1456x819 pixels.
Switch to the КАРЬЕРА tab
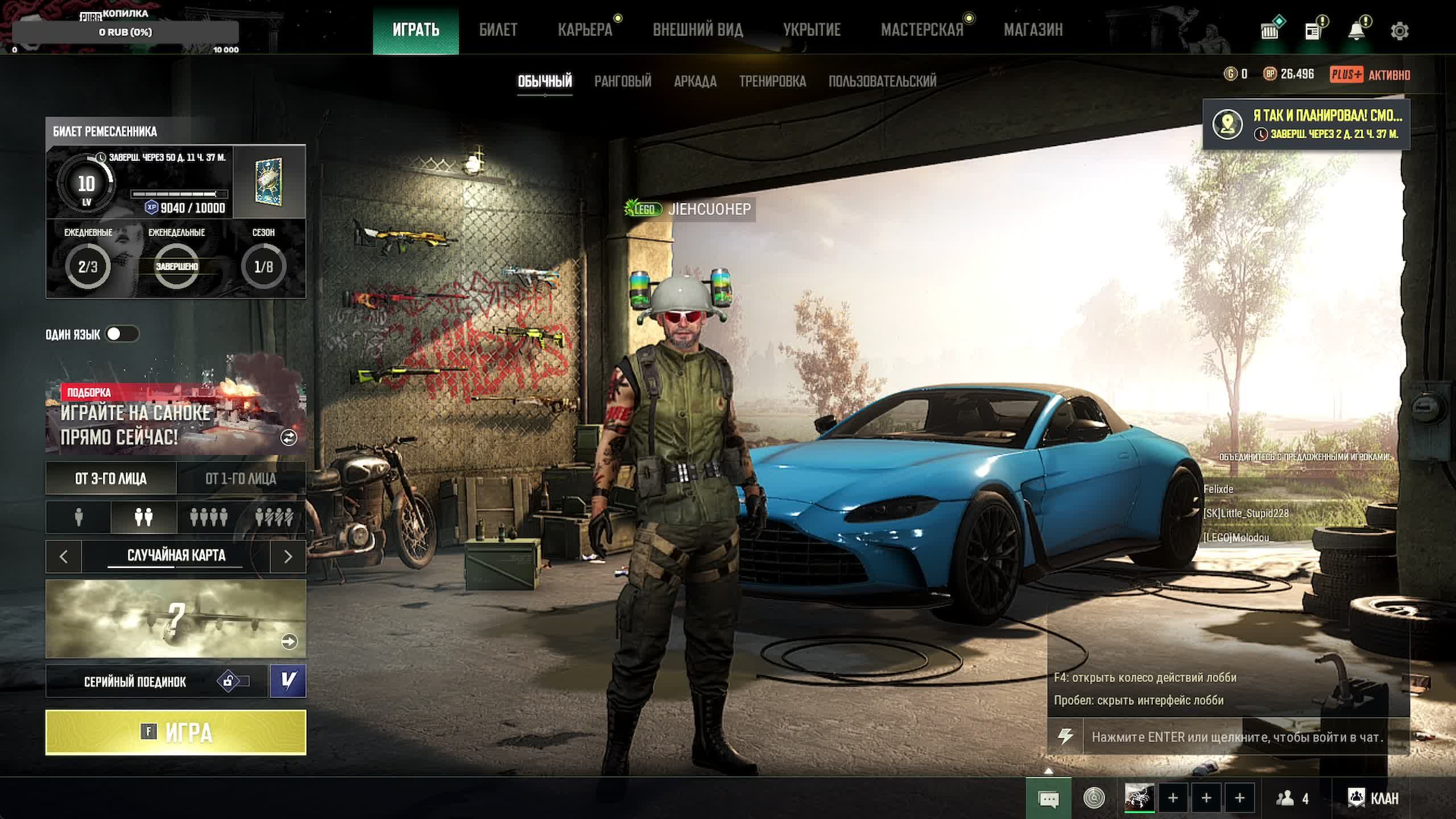[x=585, y=30]
